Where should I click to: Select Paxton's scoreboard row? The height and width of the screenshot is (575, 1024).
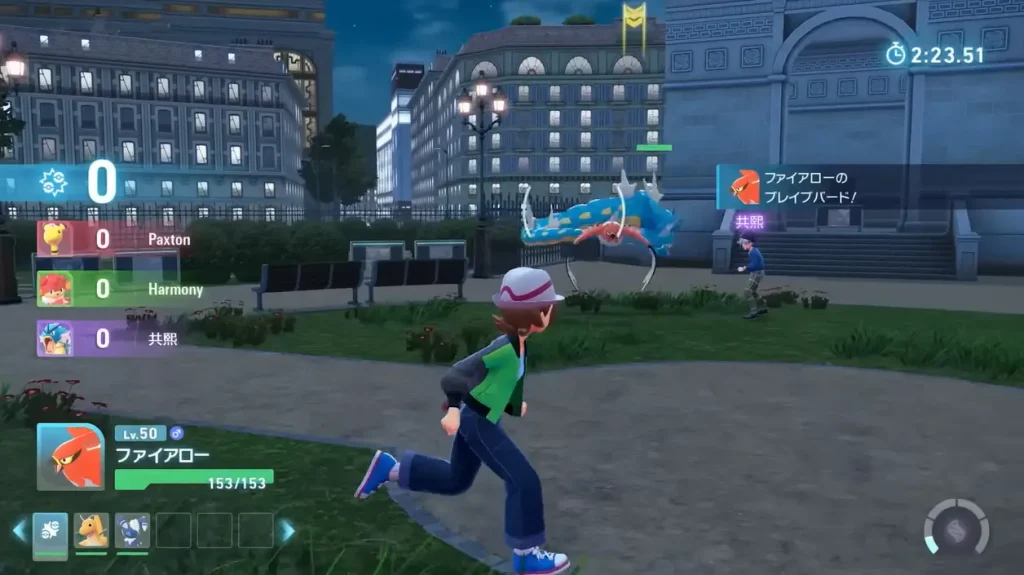point(112,240)
